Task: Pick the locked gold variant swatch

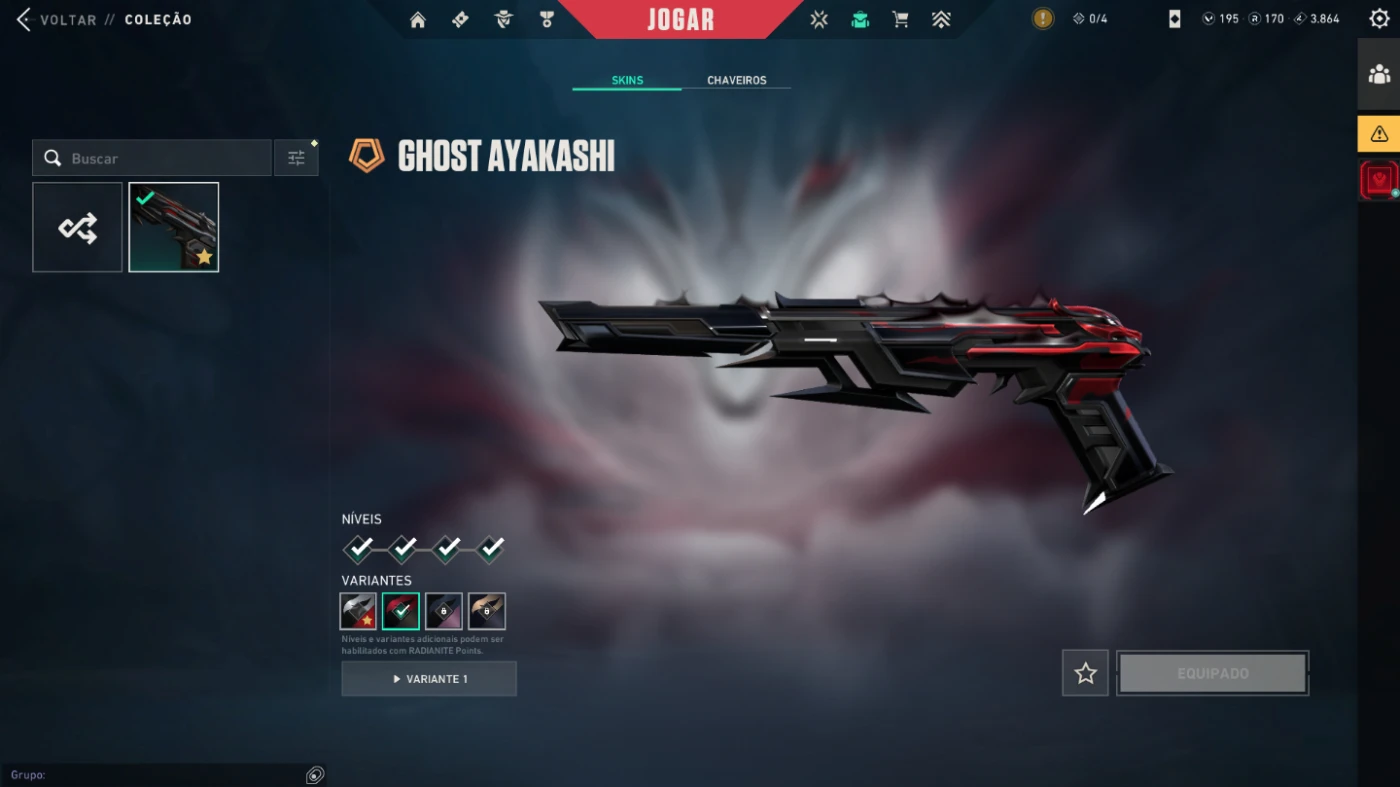Action: pos(487,611)
